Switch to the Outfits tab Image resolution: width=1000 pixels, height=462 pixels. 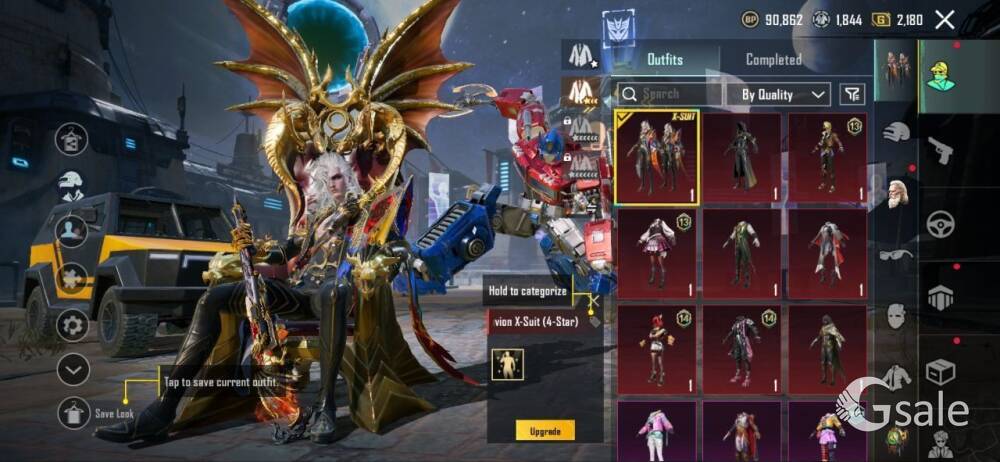pyautogui.click(x=663, y=59)
